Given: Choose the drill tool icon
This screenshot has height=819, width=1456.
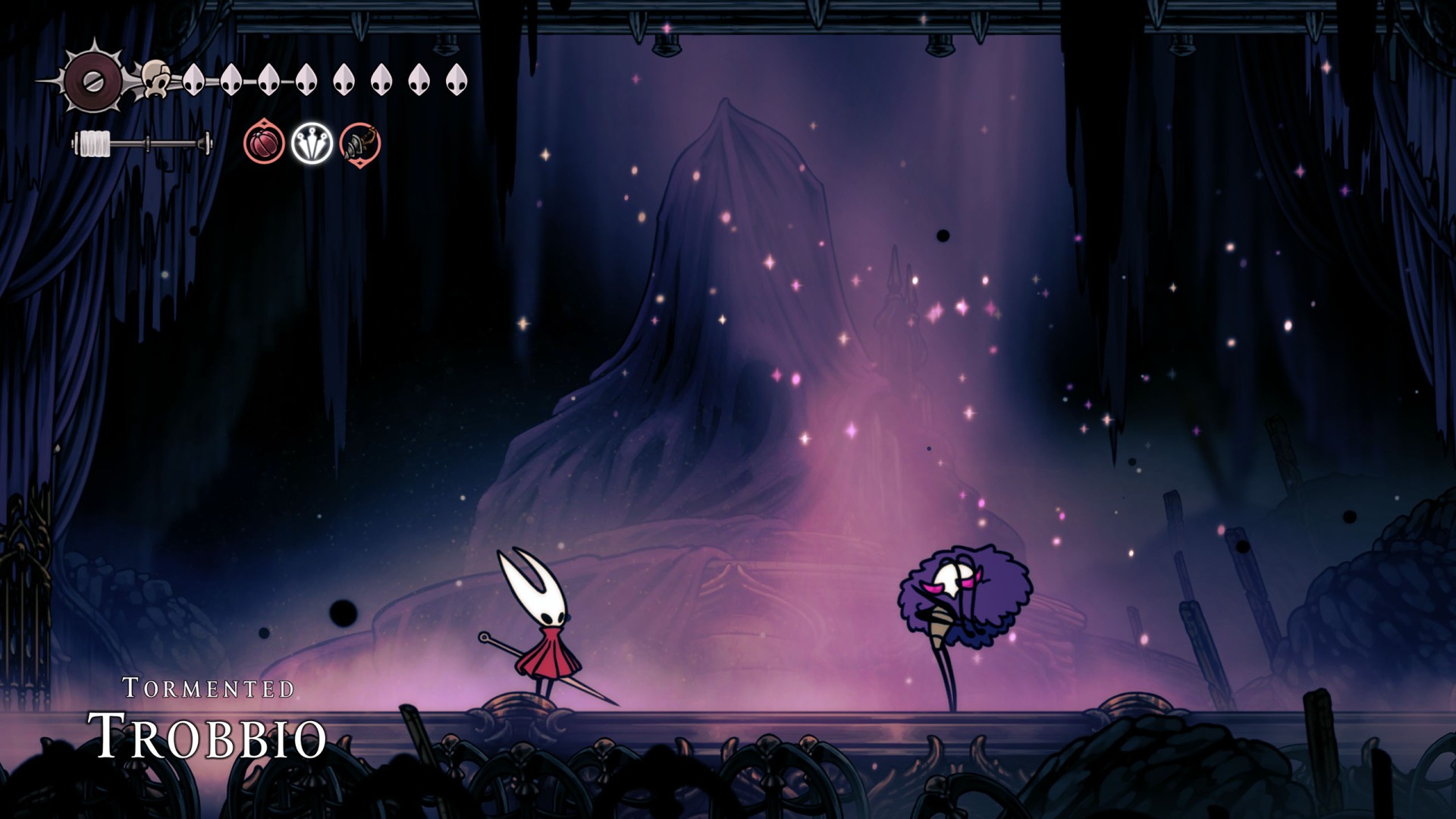Looking at the screenshot, I should 359,143.
